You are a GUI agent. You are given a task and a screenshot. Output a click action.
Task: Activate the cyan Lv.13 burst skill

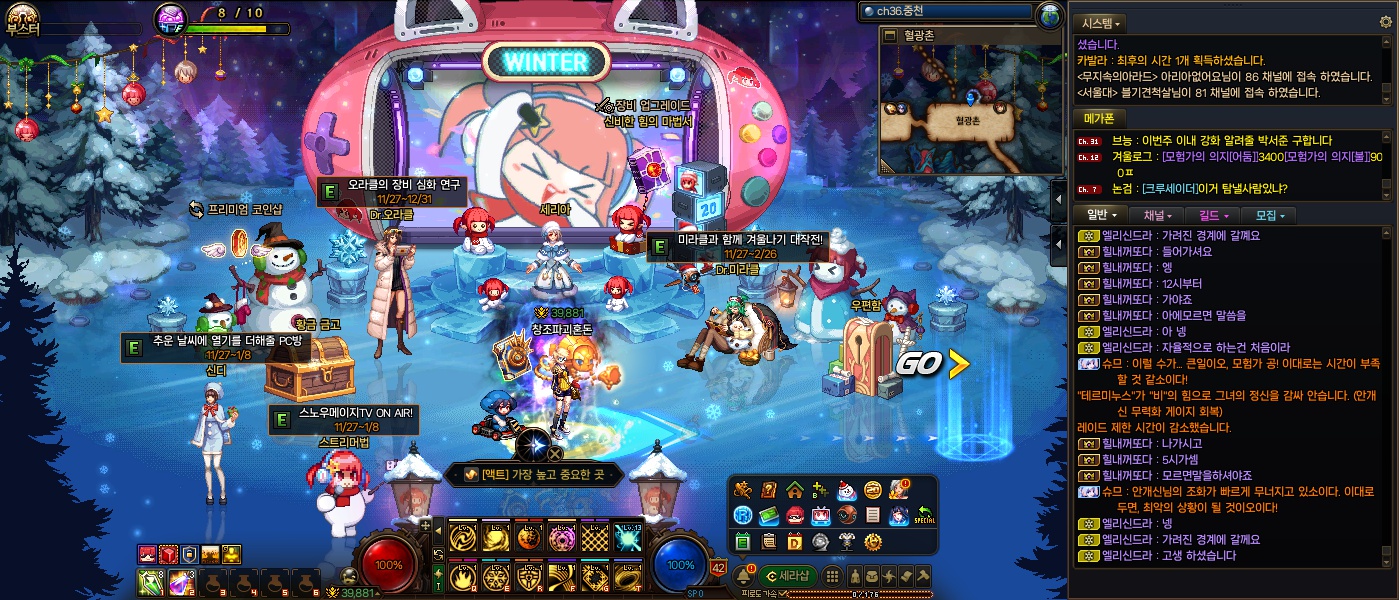coord(628,538)
